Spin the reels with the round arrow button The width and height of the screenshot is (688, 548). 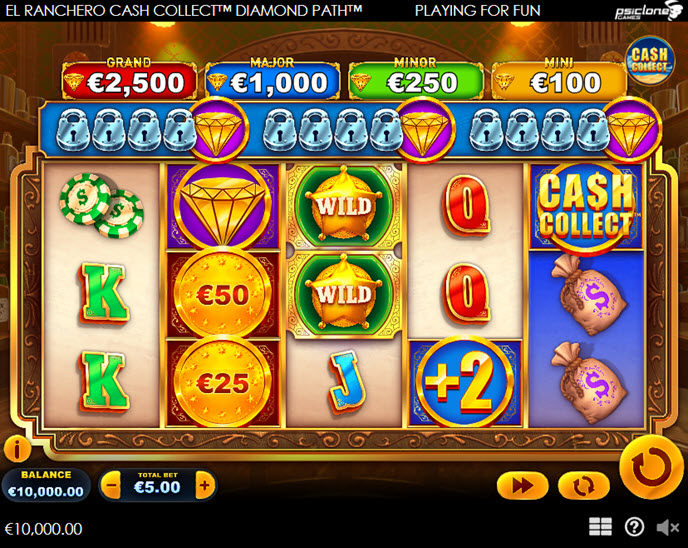[651, 466]
